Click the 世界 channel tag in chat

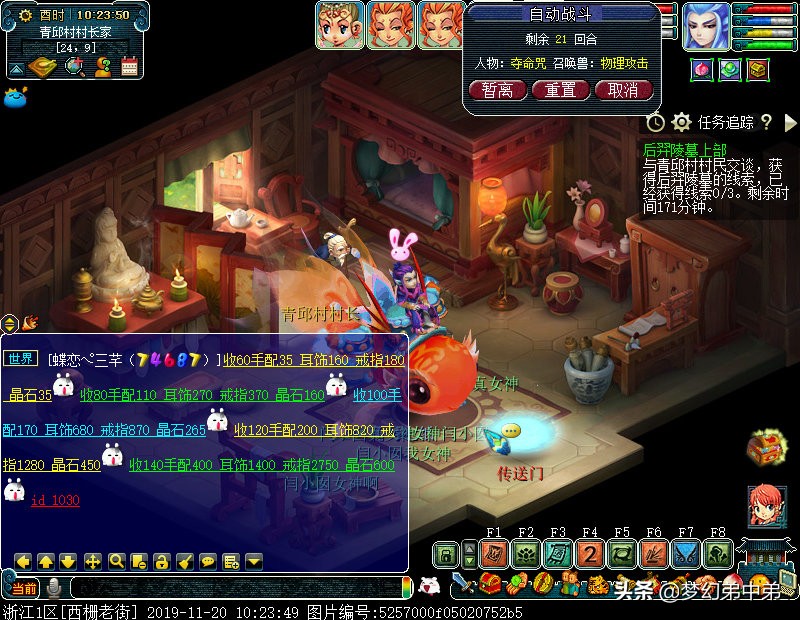click(x=21, y=359)
